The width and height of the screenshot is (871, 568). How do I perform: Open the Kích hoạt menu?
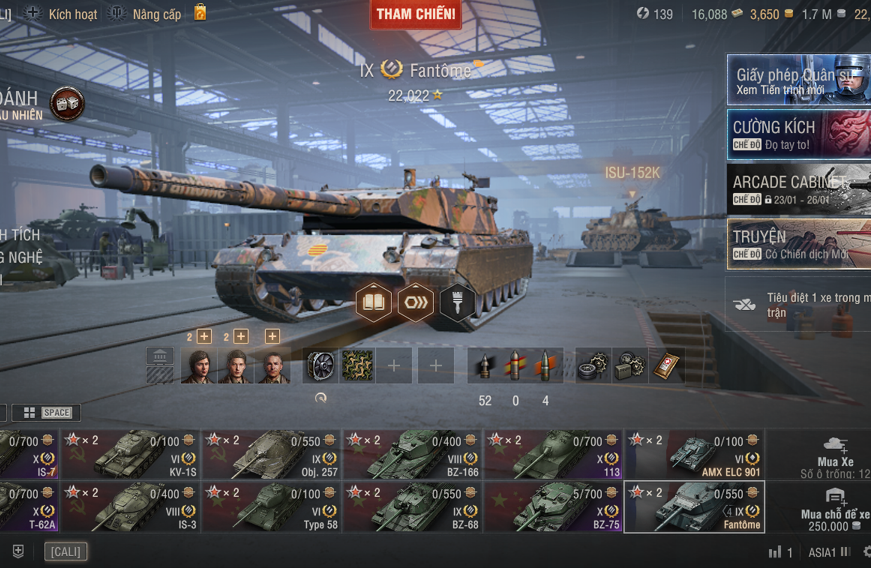[x=62, y=14]
